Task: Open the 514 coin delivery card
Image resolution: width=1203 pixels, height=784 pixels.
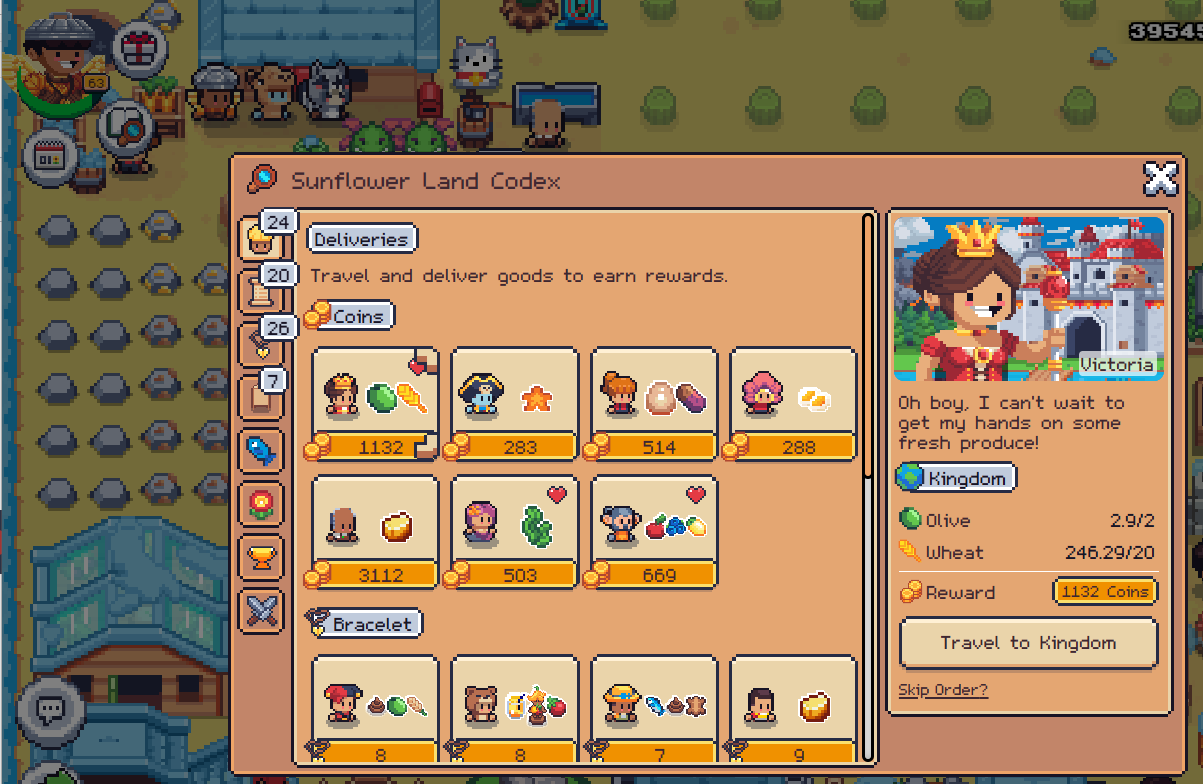Action: pos(654,403)
